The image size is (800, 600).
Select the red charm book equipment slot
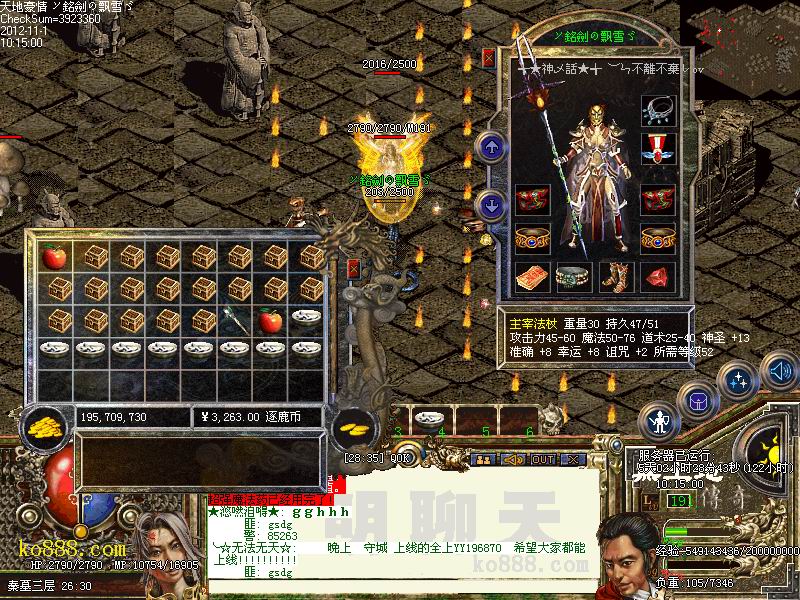pyautogui.click(x=531, y=277)
